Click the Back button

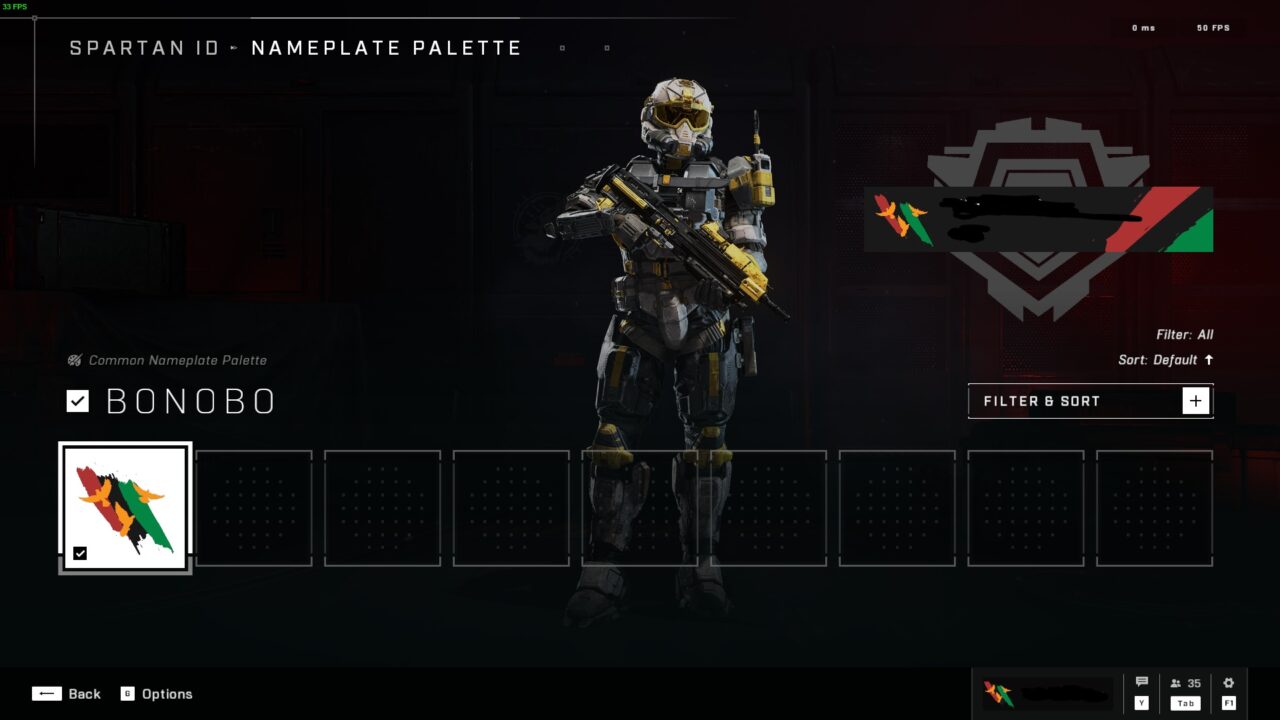85,693
